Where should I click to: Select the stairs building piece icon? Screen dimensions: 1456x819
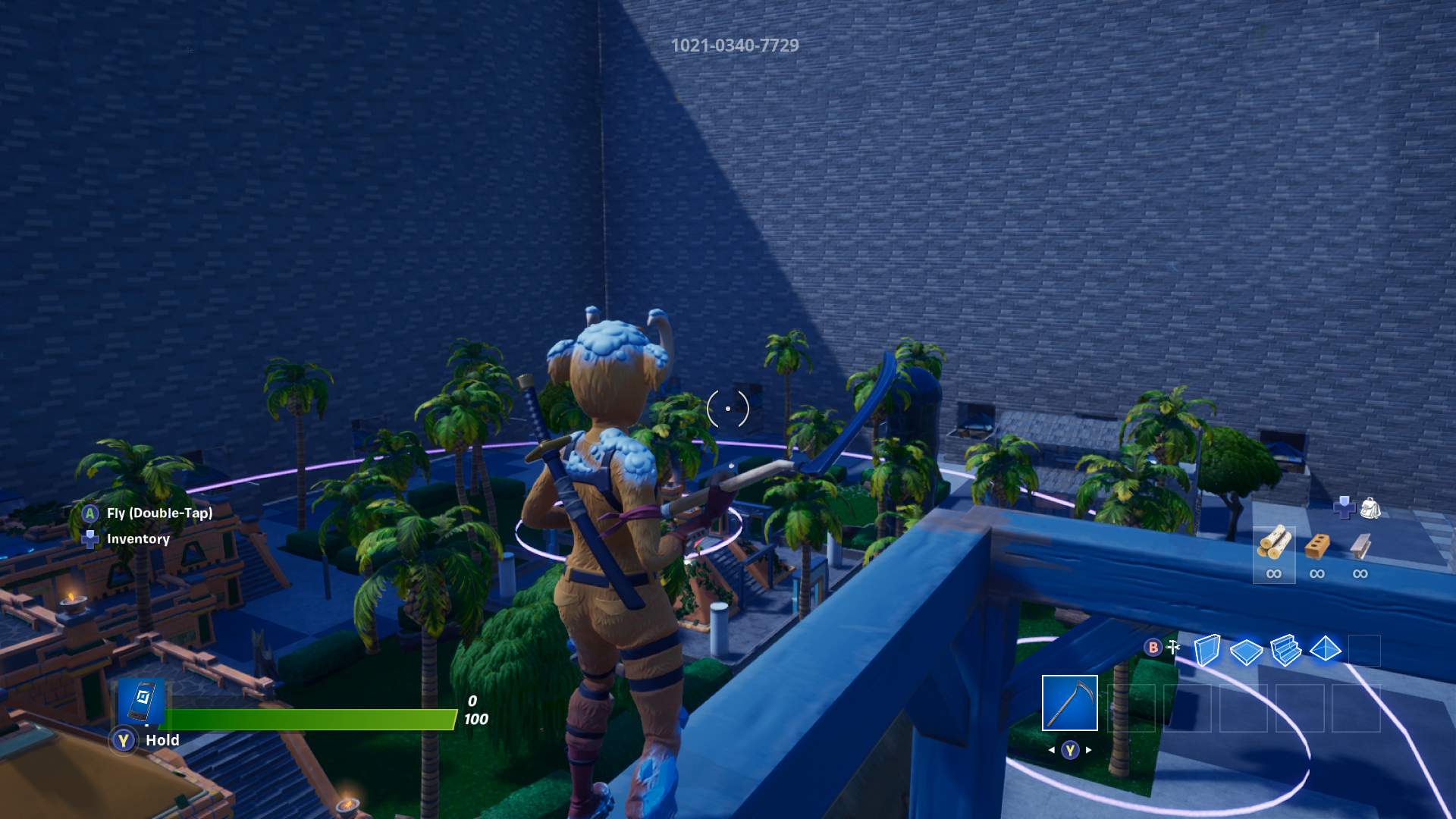click(1285, 651)
